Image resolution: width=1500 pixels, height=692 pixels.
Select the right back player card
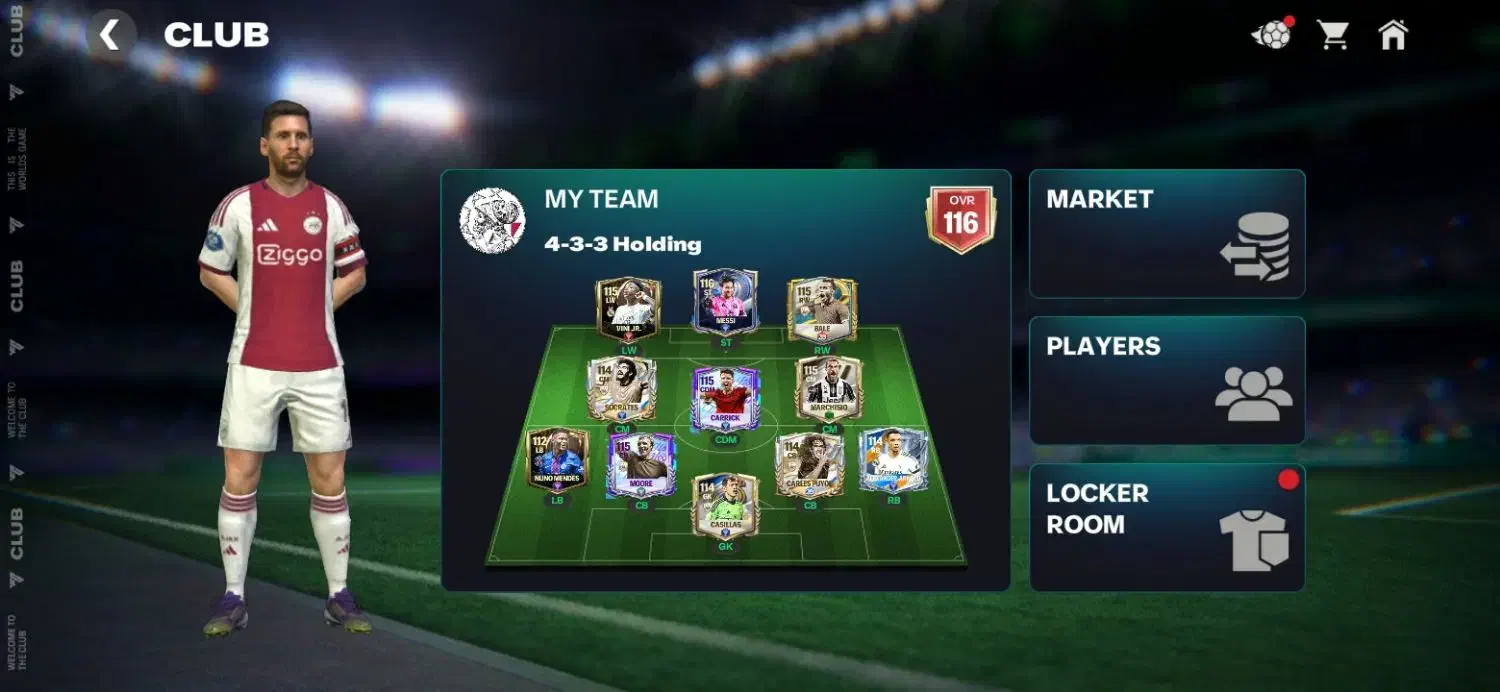pos(893,460)
